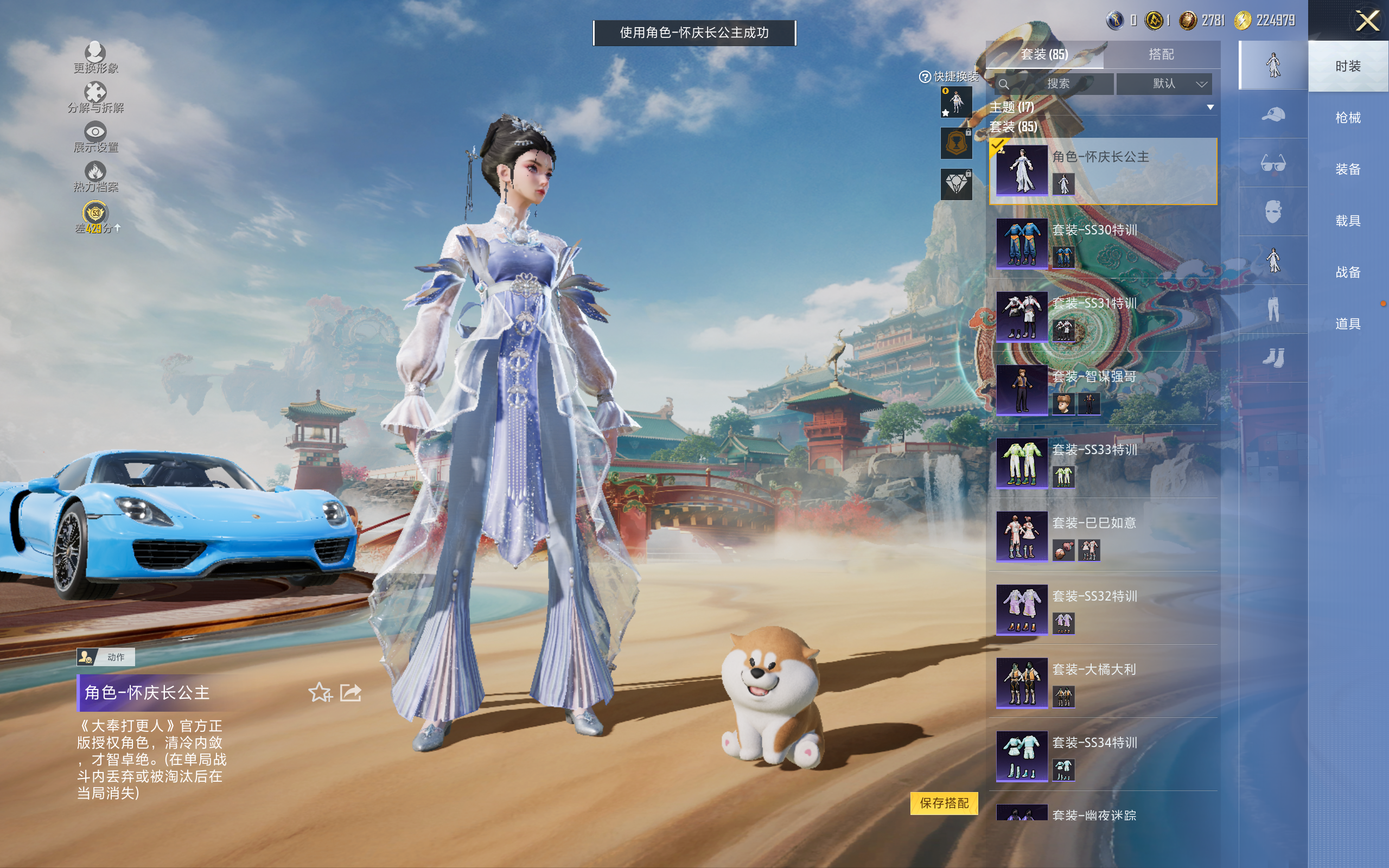Close the wardrobe screen with the X
This screenshot has height=868, width=1389.
[x=1367, y=21]
